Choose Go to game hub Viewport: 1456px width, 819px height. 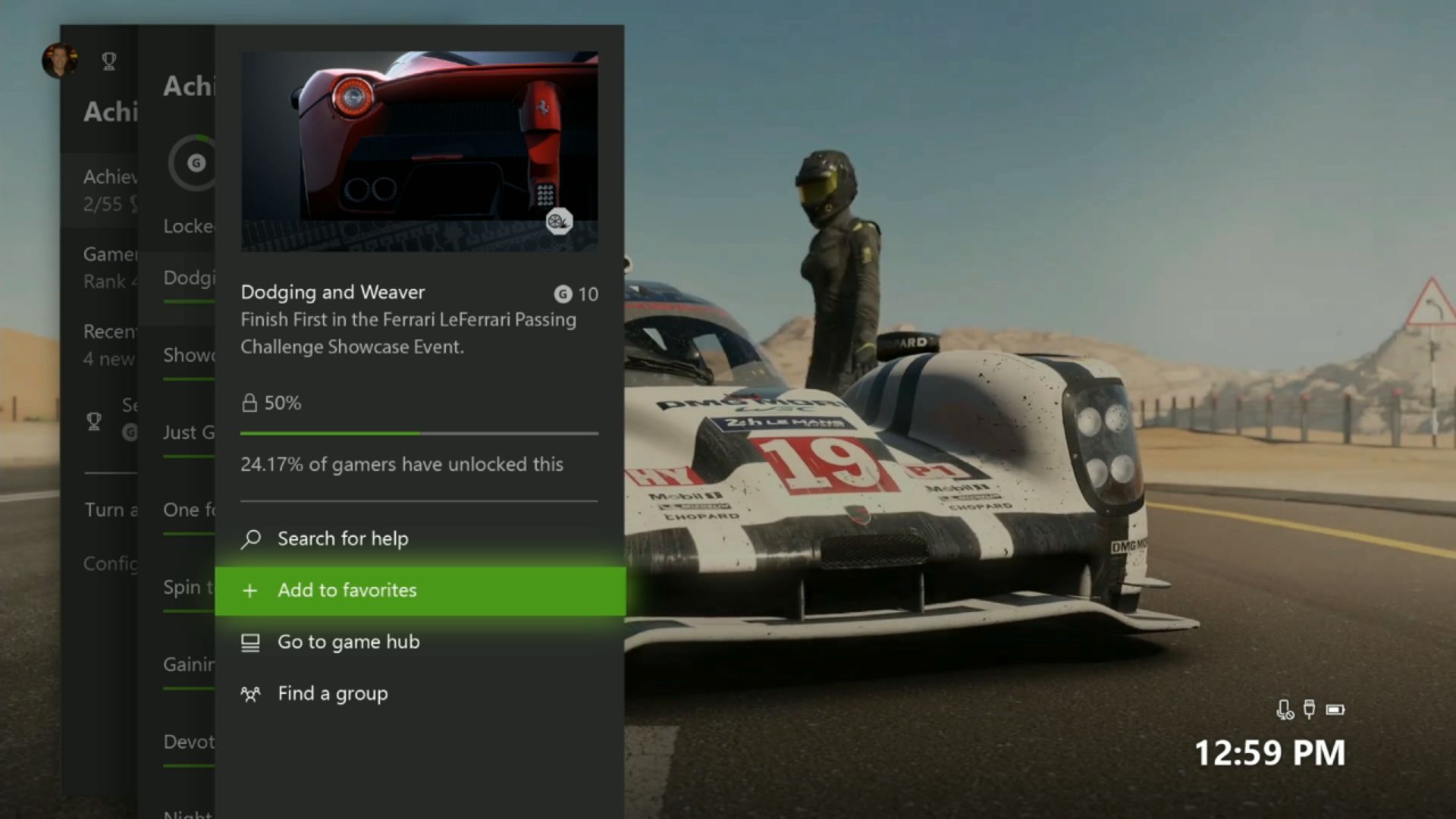(x=348, y=642)
